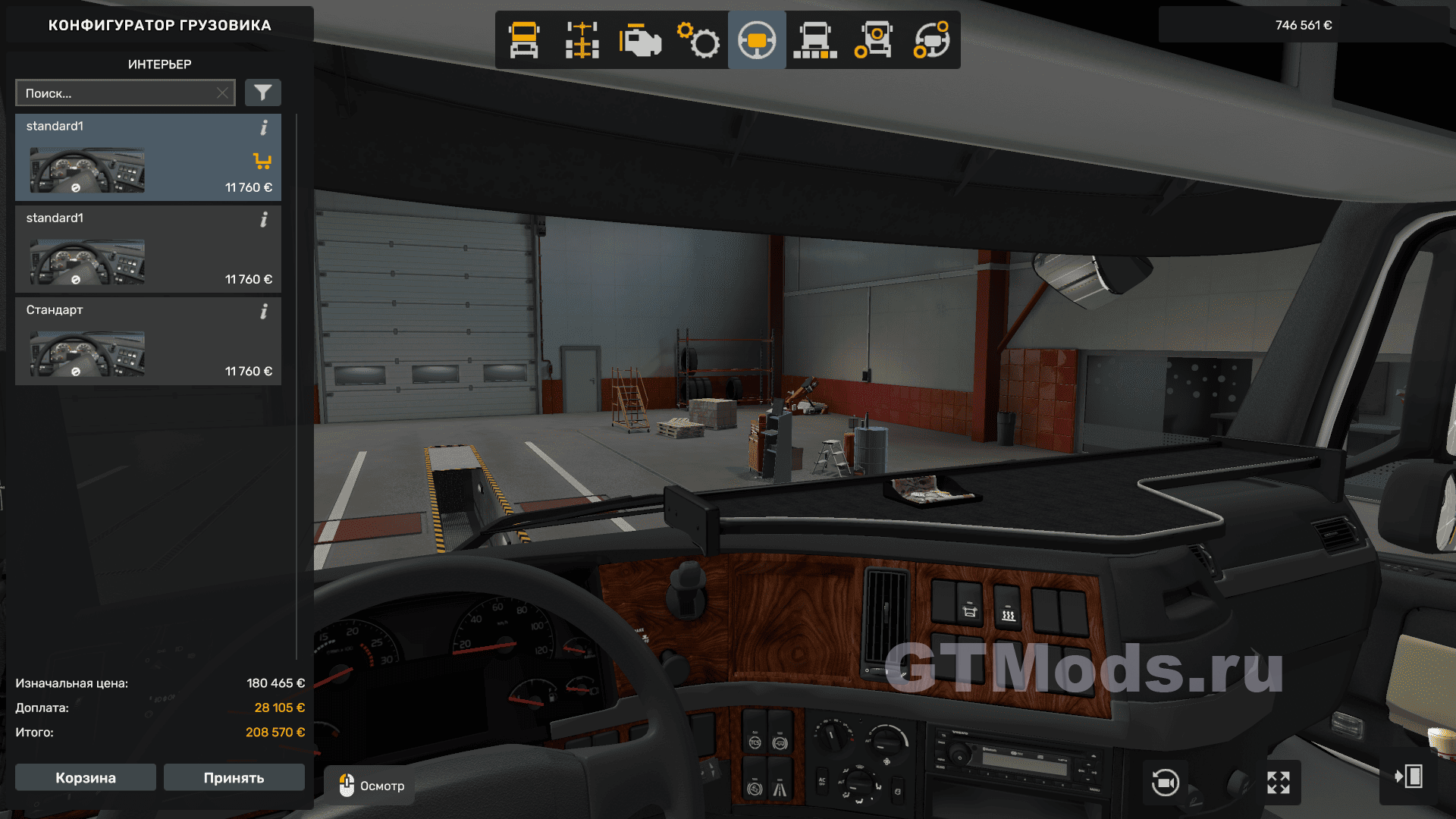The height and width of the screenshot is (819, 1456).
Task: Exit the configurator with door icon
Action: click(x=1408, y=777)
